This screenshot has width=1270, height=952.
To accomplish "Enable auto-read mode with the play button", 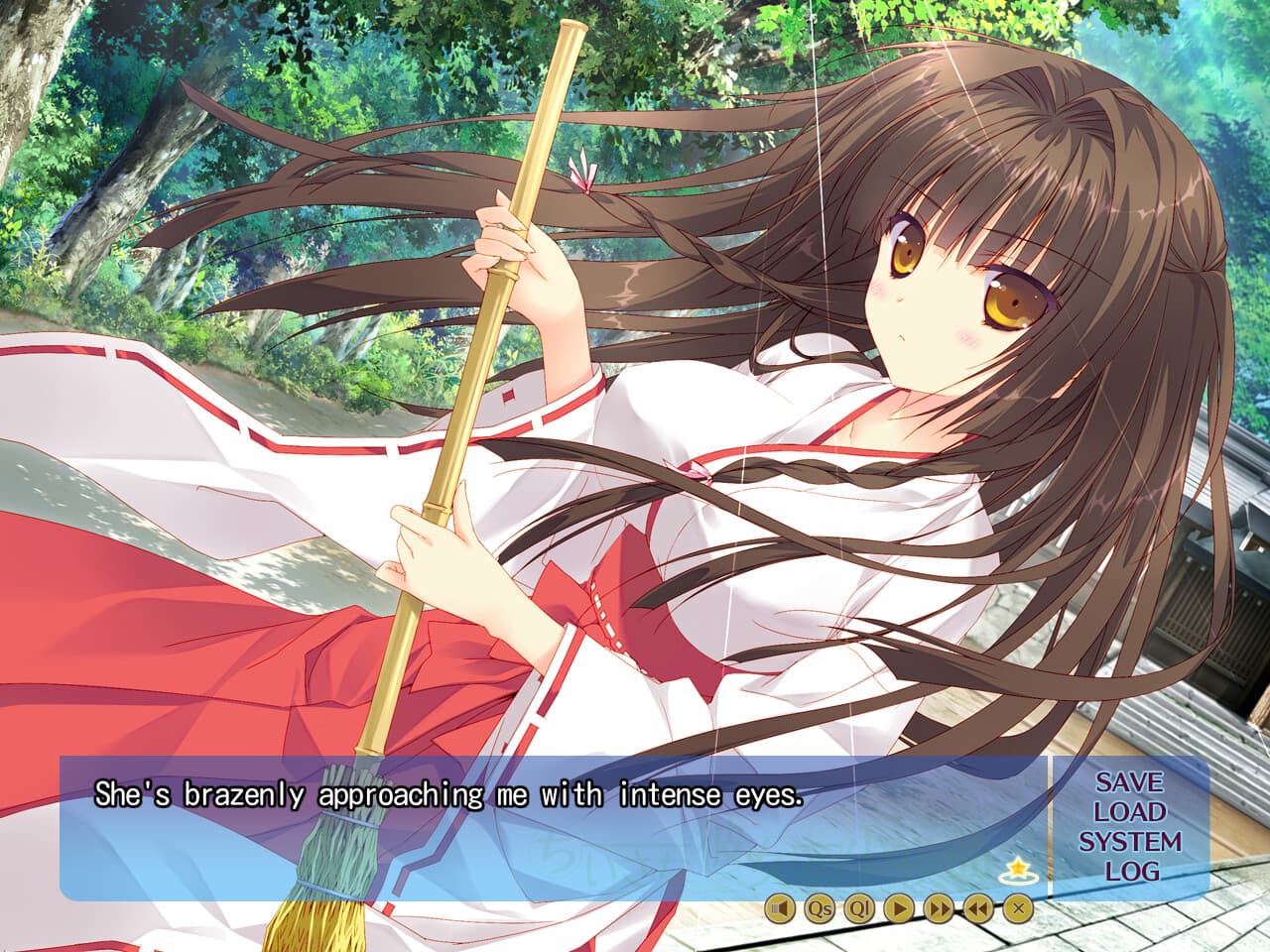I will click(x=898, y=907).
